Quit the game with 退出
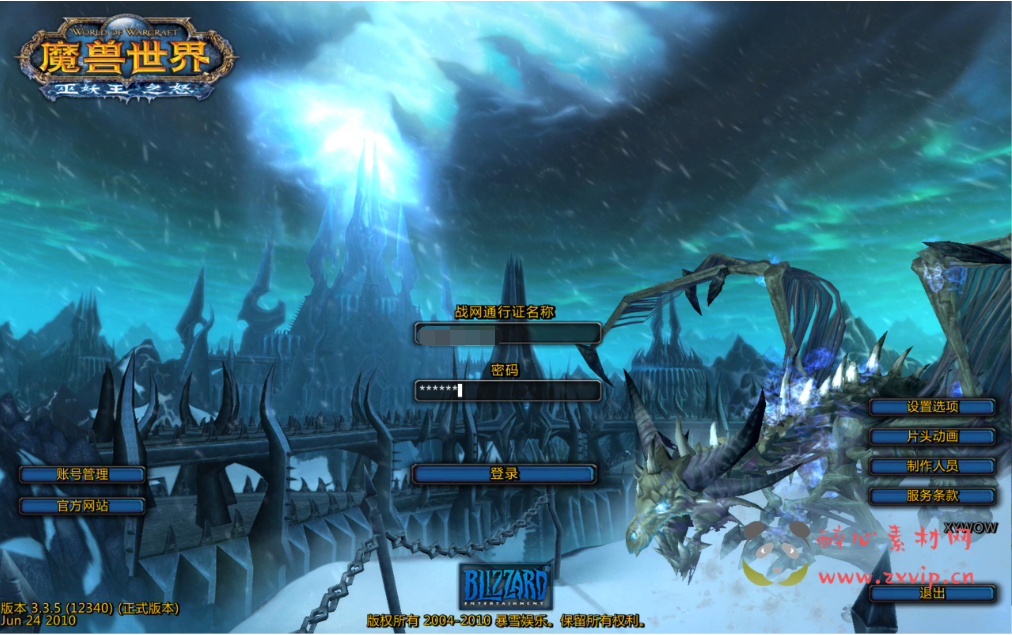This screenshot has height=635, width=1012. tap(932, 593)
